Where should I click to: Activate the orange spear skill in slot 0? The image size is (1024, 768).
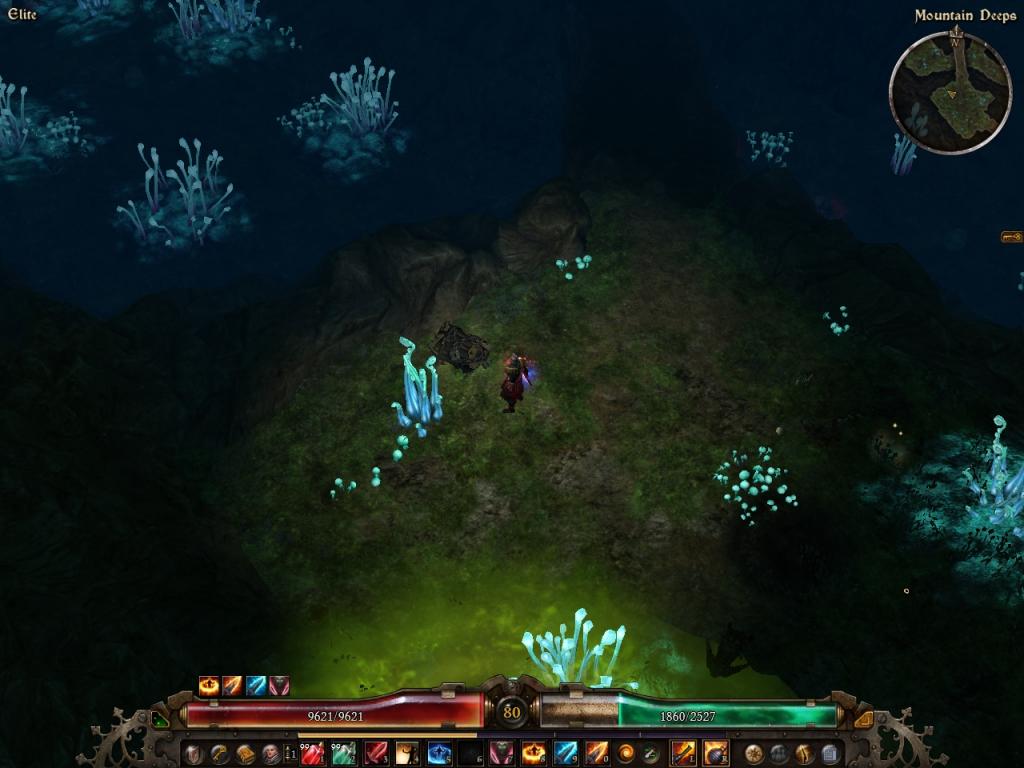coord(597,753)
